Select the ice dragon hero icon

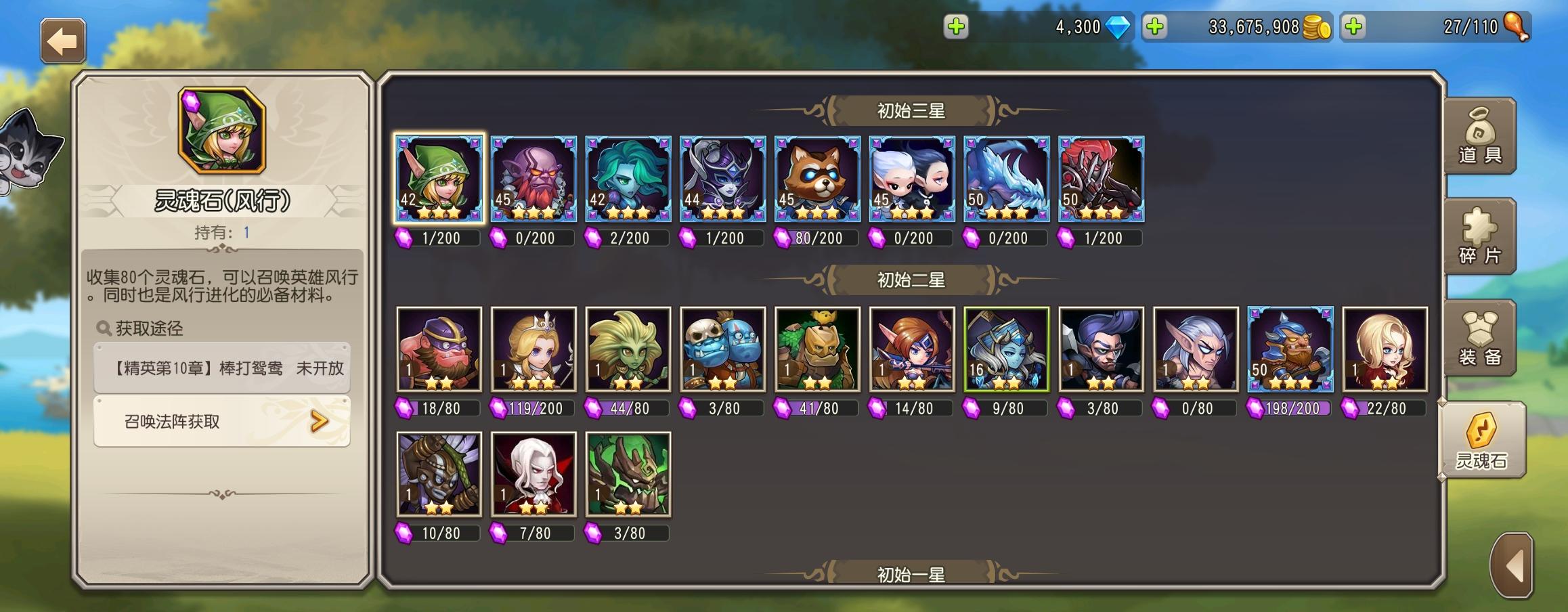(x=1005, y=179)
